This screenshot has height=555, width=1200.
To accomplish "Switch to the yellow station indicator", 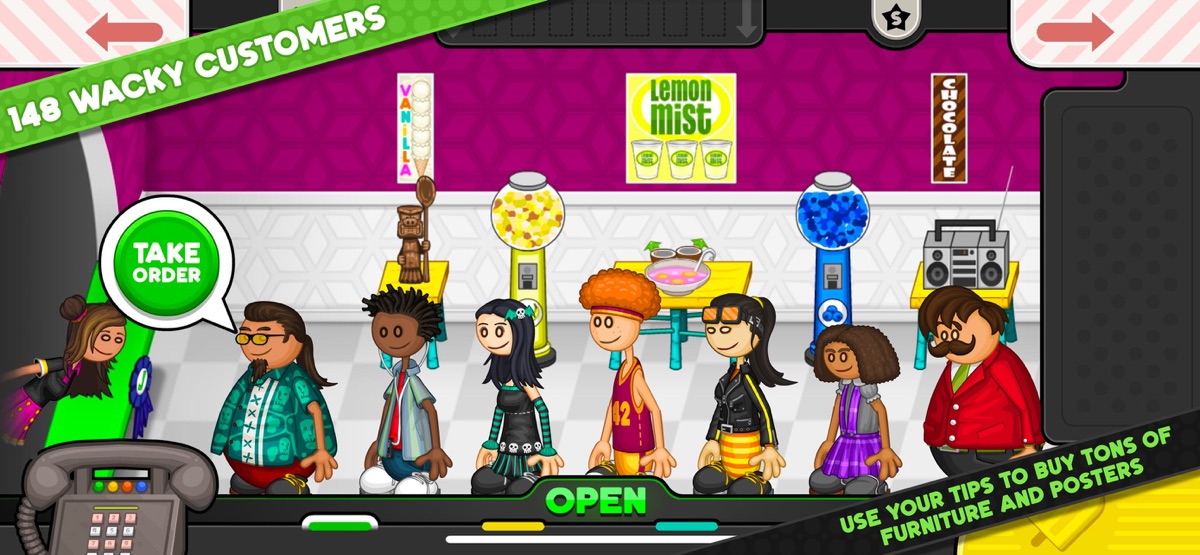I will tap(513, 526).
